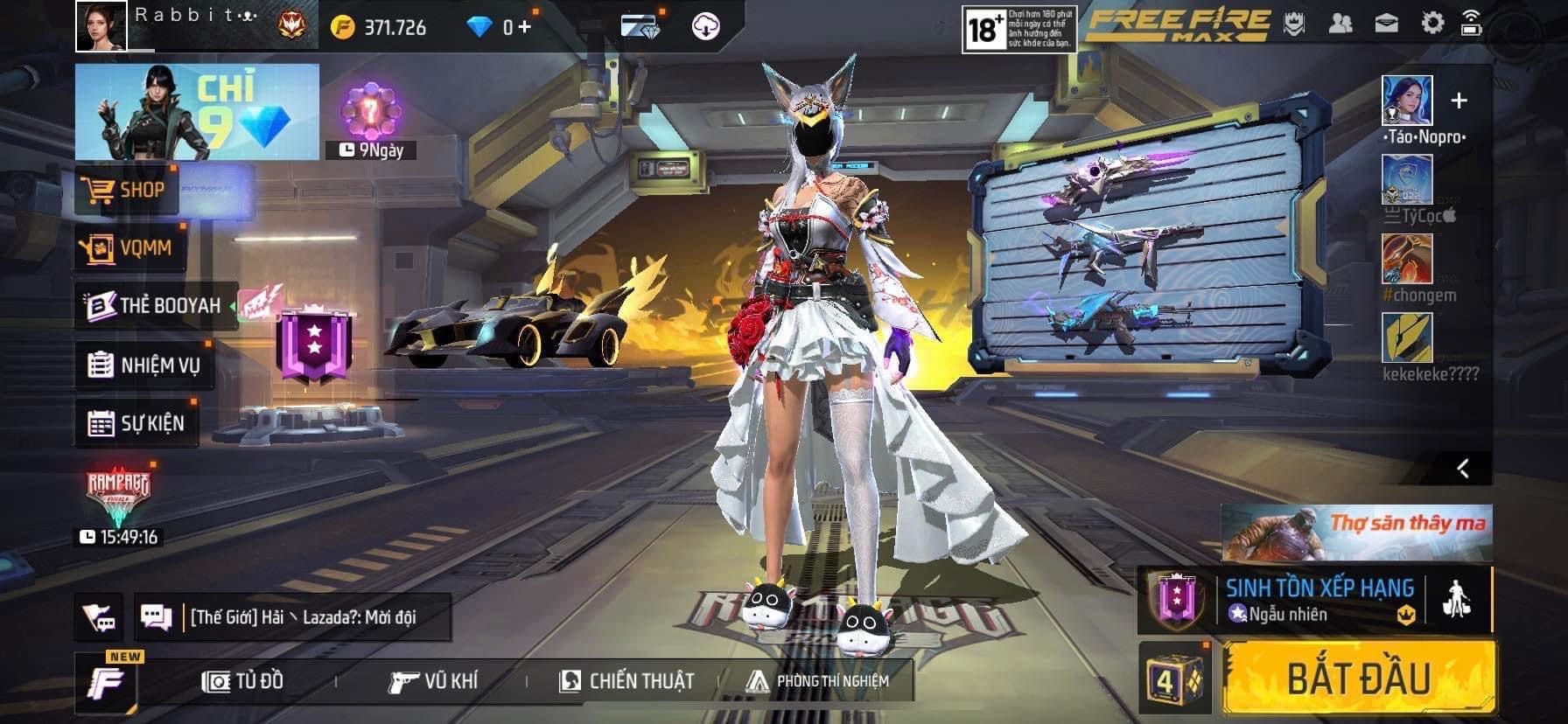Open the SỰ KIỆN events menu
This screenshot has width=1568, height=724.
click(136, 424)
